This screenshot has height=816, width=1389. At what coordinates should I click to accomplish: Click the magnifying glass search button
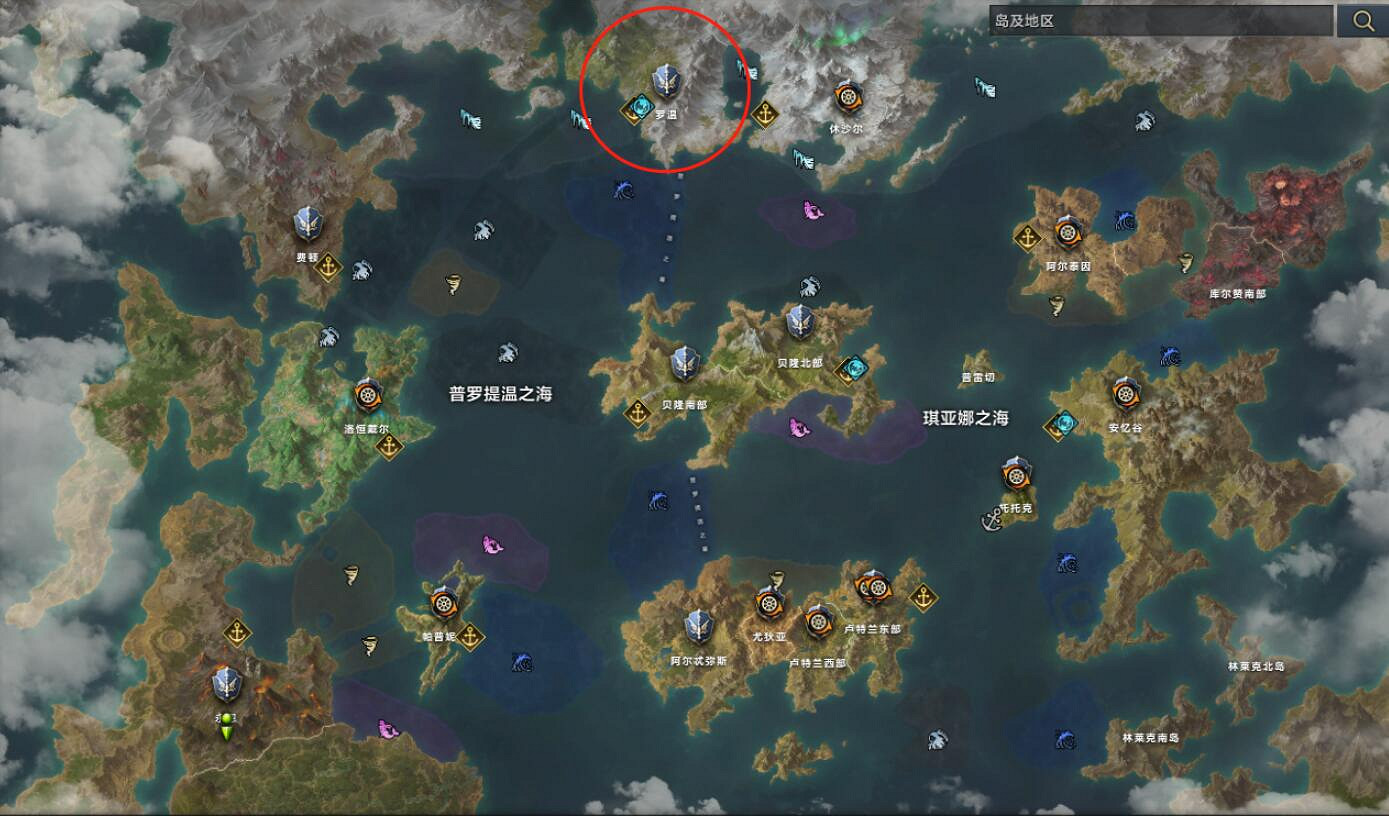1364,20
